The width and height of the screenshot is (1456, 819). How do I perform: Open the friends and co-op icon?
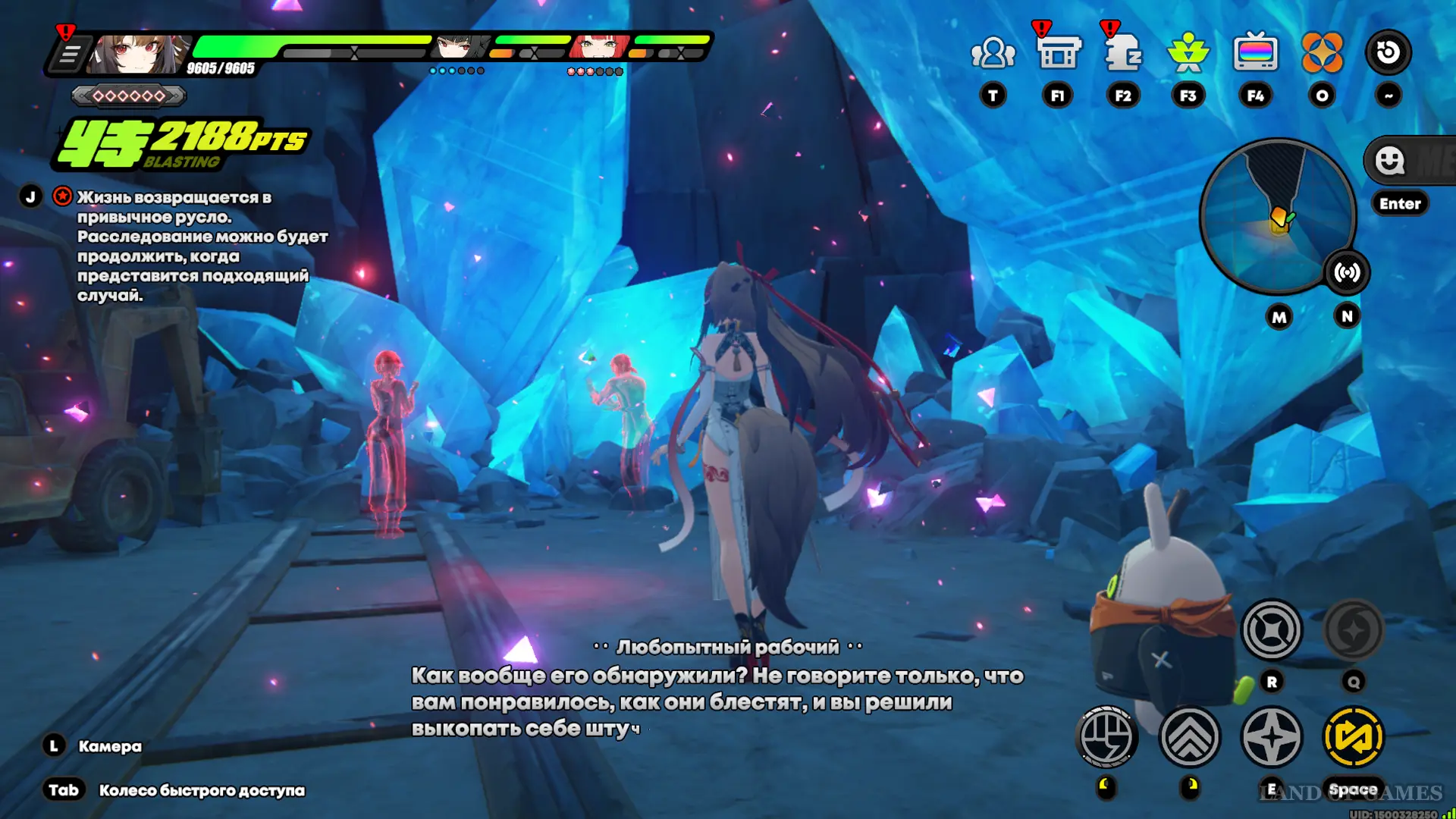[993, 53]
